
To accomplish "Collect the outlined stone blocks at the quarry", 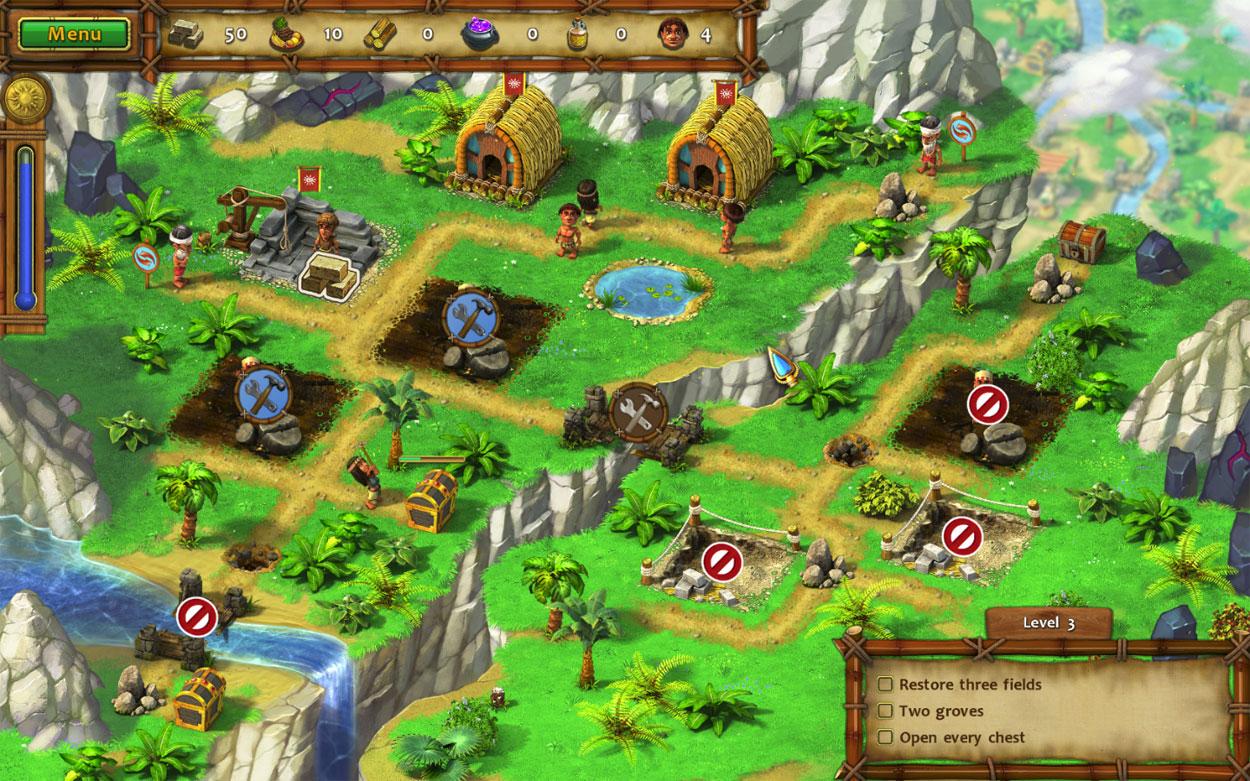I will click(330, 274).
